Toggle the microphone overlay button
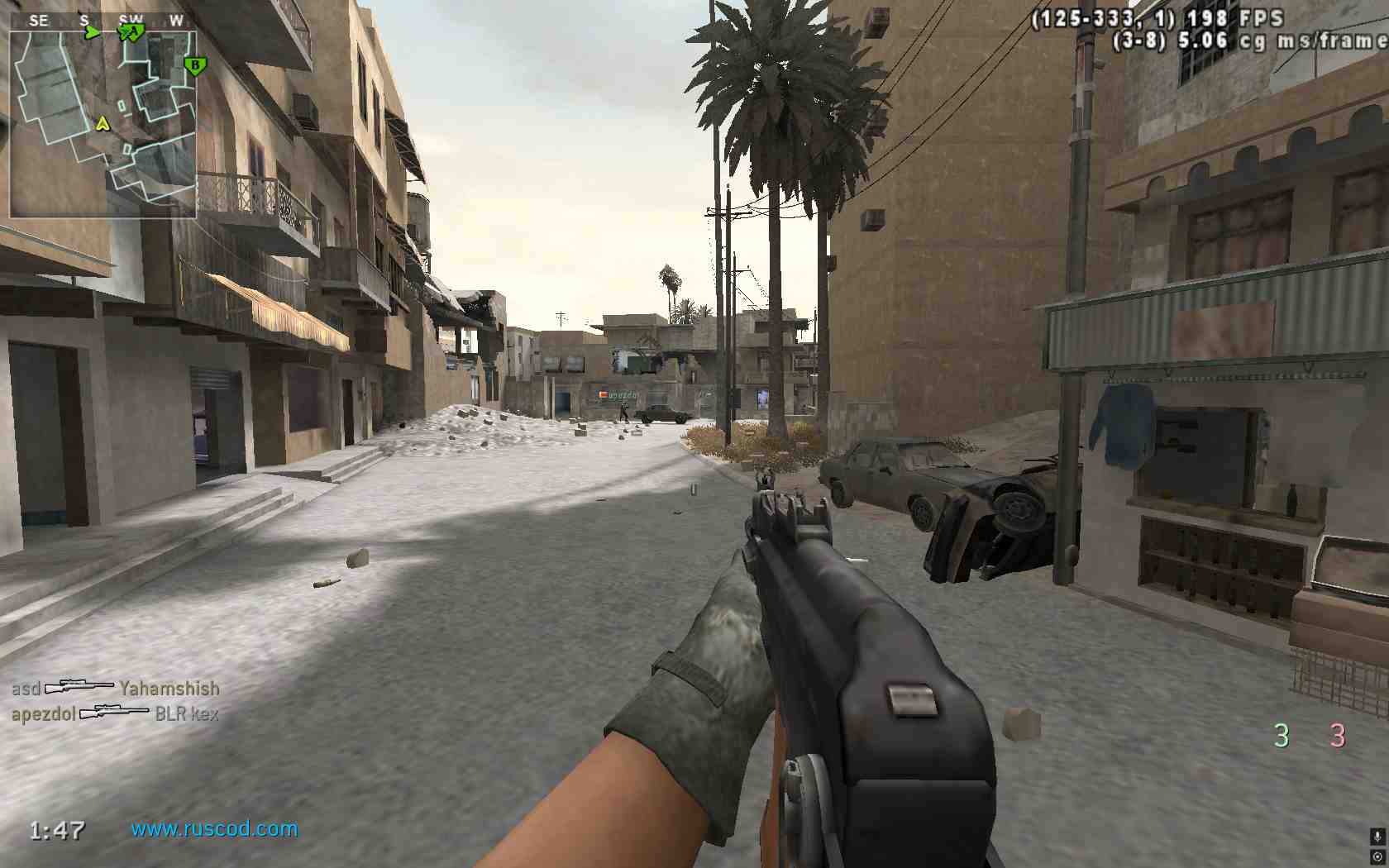Screen dimensions: 1389x868 (x=1377, y=837)
